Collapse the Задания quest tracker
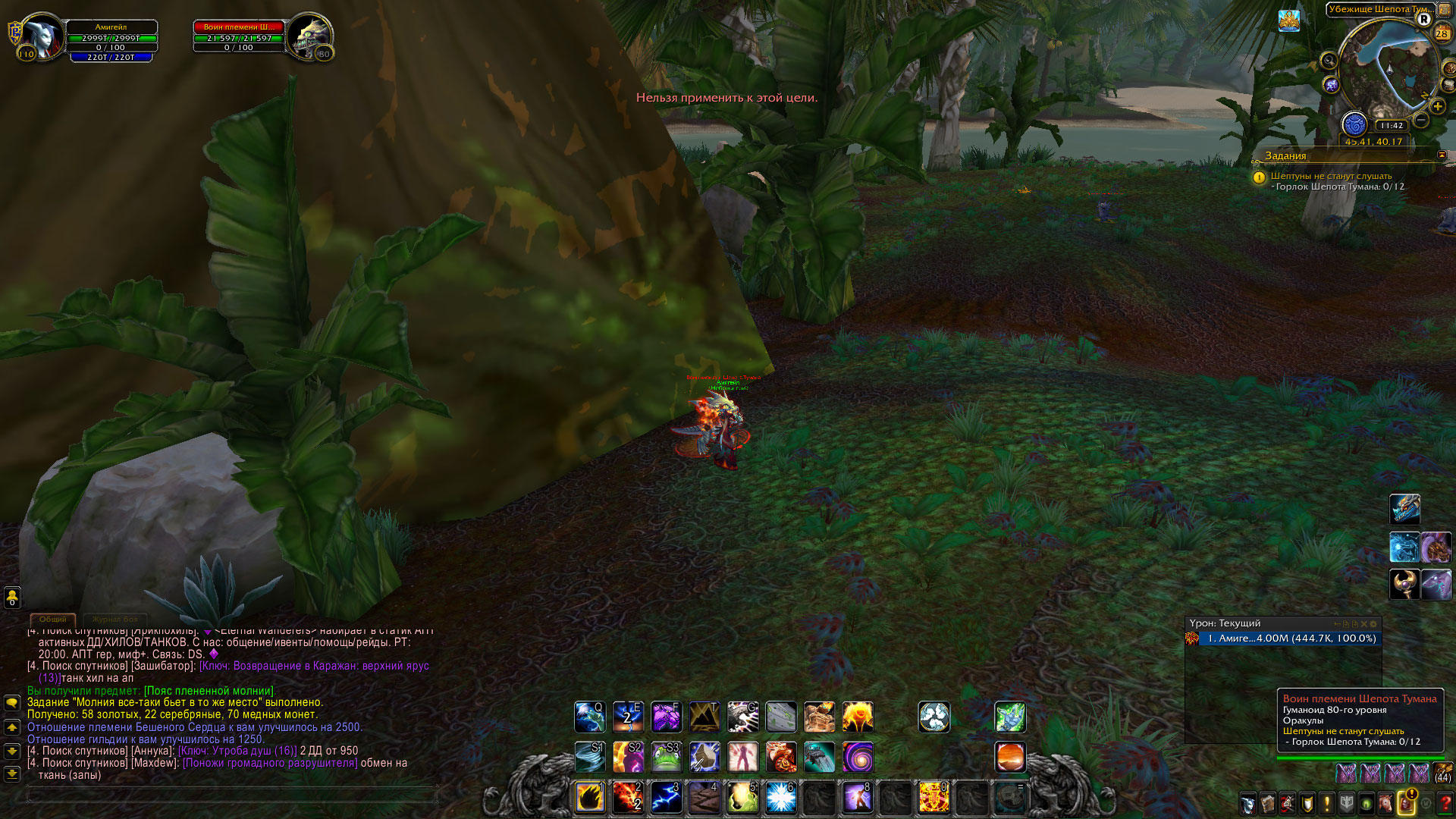1456x819 pixels. (x=1442, y=155)
